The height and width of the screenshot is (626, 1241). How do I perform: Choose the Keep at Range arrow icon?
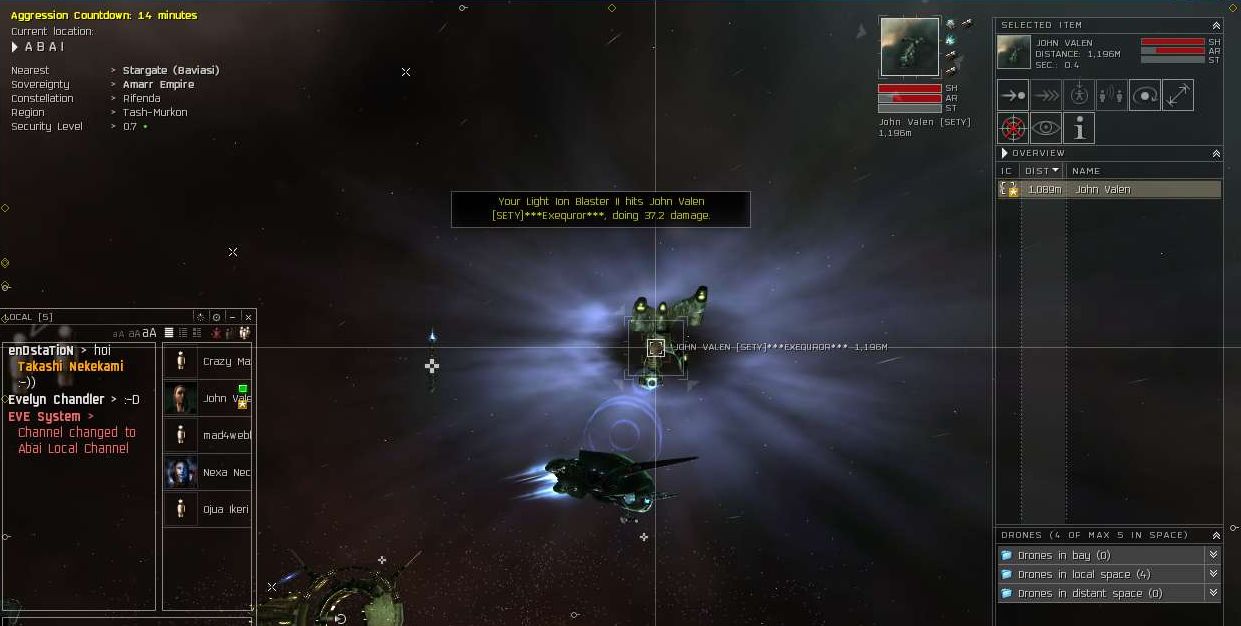click(1178, 95)
